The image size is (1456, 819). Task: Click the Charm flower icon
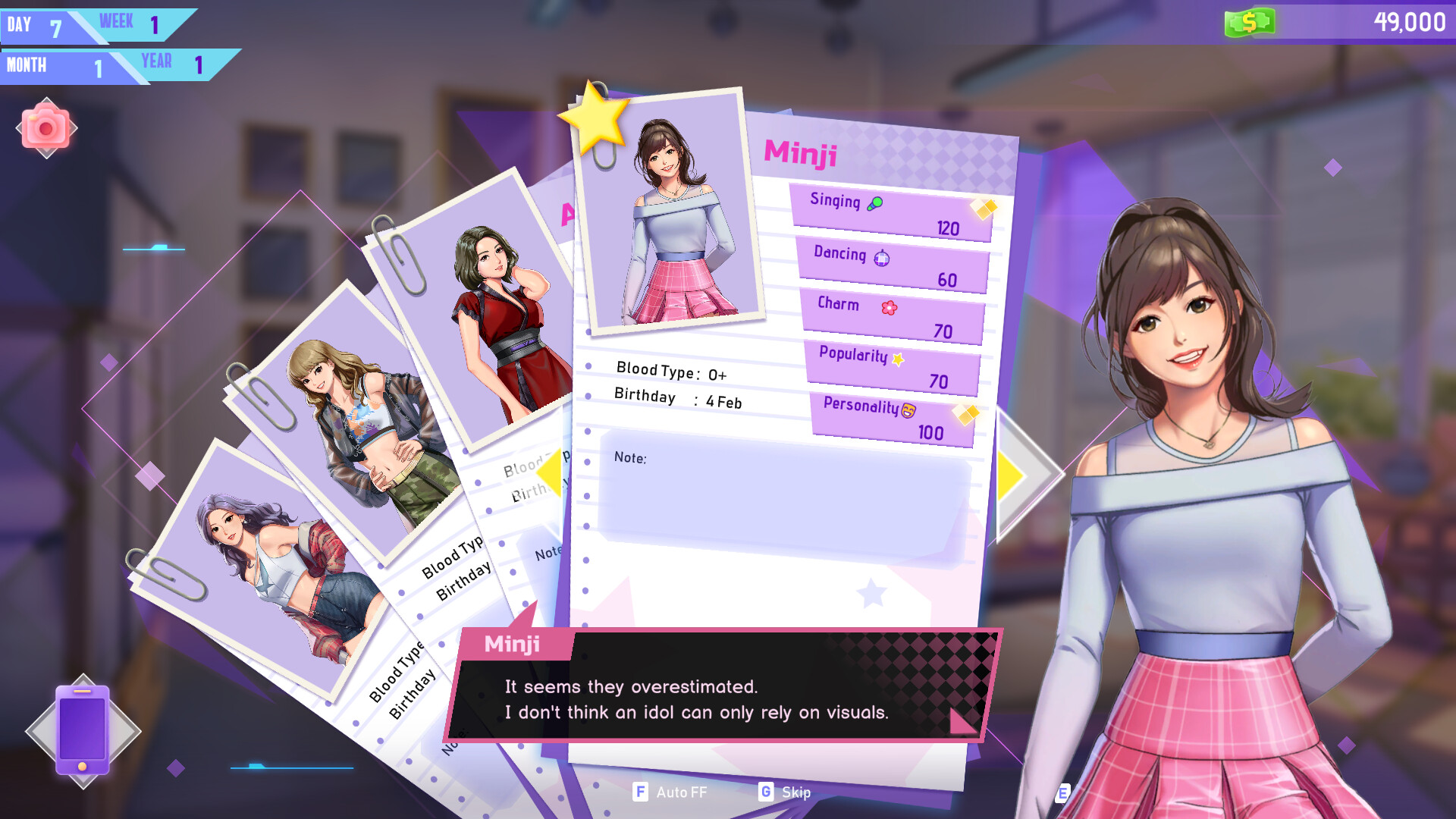890,307
